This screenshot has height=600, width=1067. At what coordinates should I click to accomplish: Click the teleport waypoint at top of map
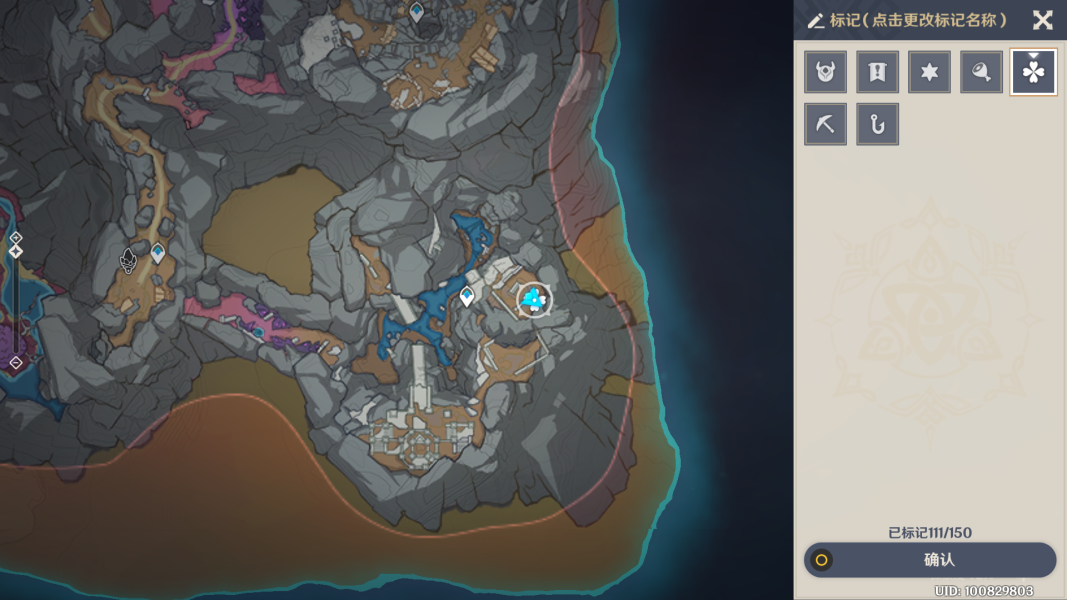pyautogui.click(x=417, y=12)
